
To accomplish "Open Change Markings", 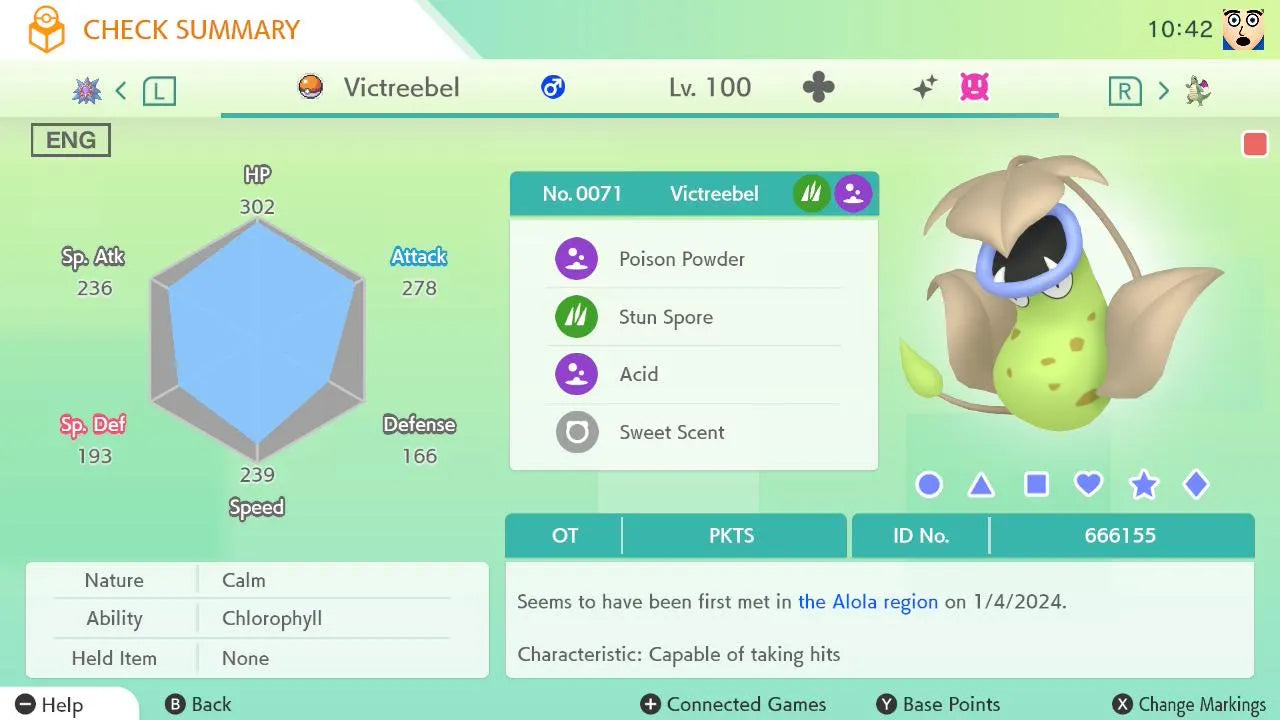I will click(1189, 705).
